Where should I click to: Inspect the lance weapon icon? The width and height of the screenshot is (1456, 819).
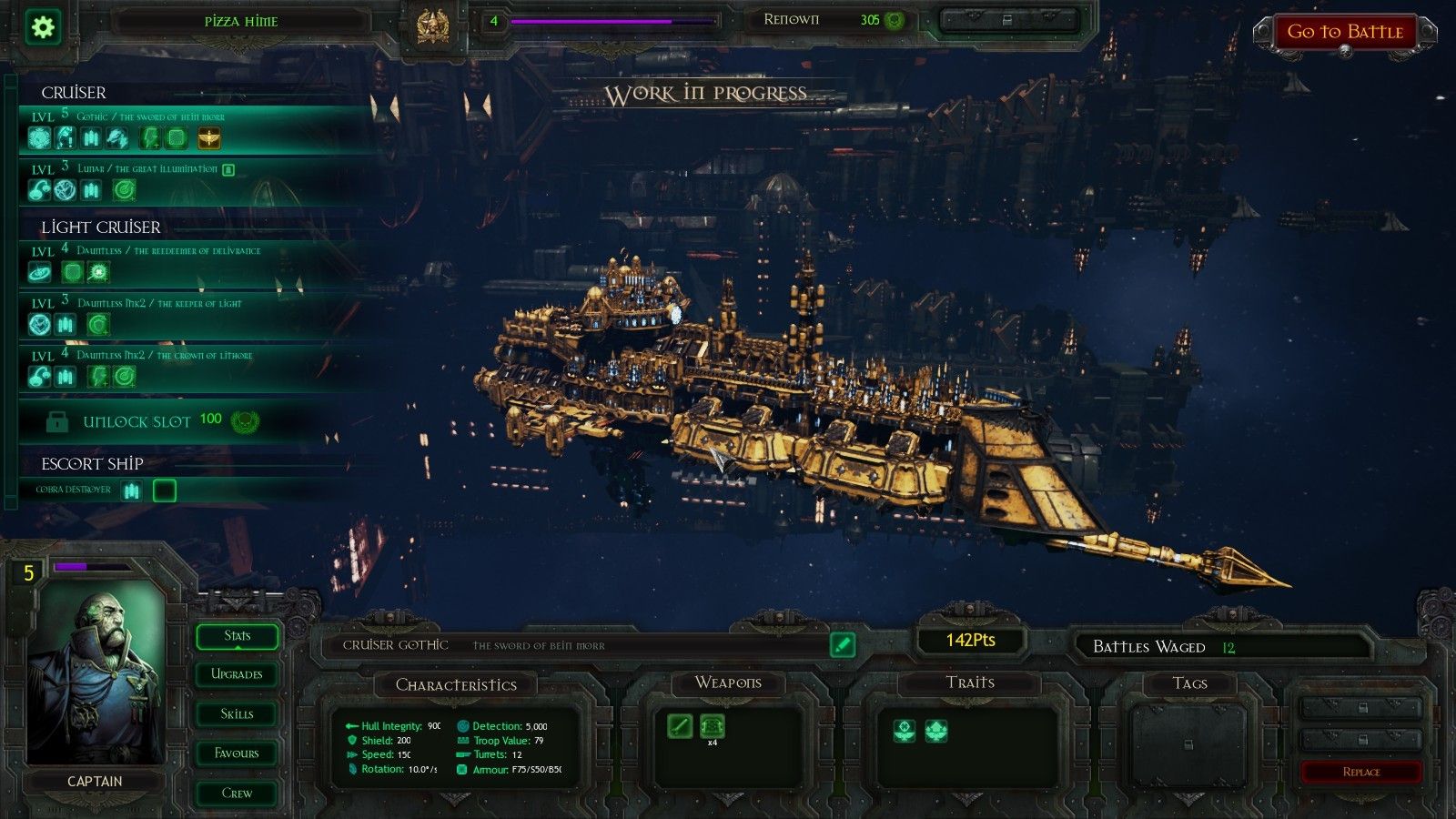[x=680, y=726]
